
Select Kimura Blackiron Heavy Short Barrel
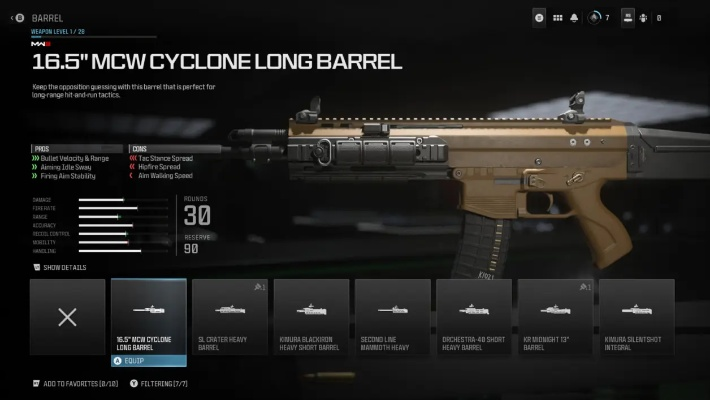pos(311,317)
